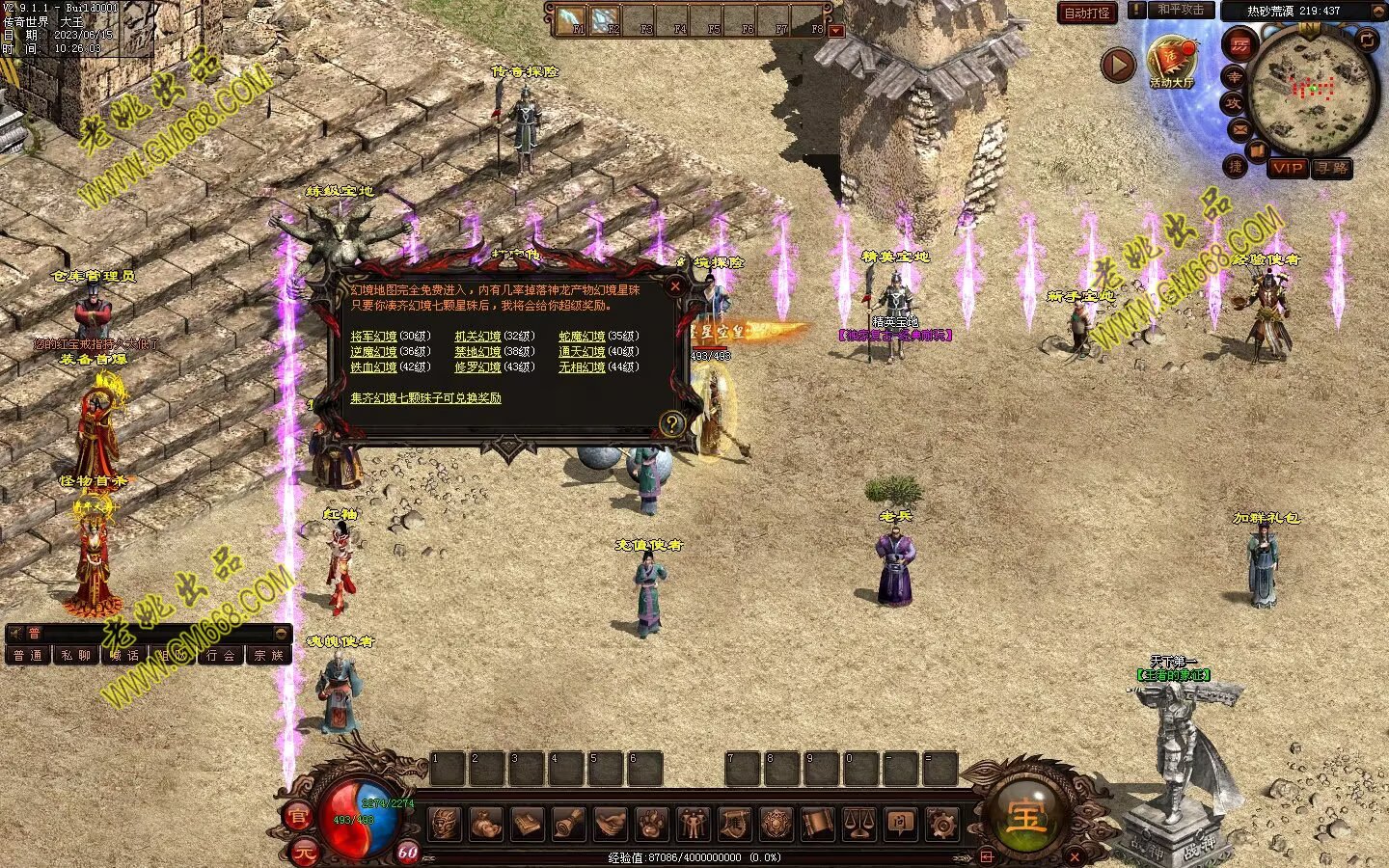Click the 集齐幻境七颗珠子可兑换奖励 link
The height and width of the screenshot is (868, 1389).
[x=425, y=397]
